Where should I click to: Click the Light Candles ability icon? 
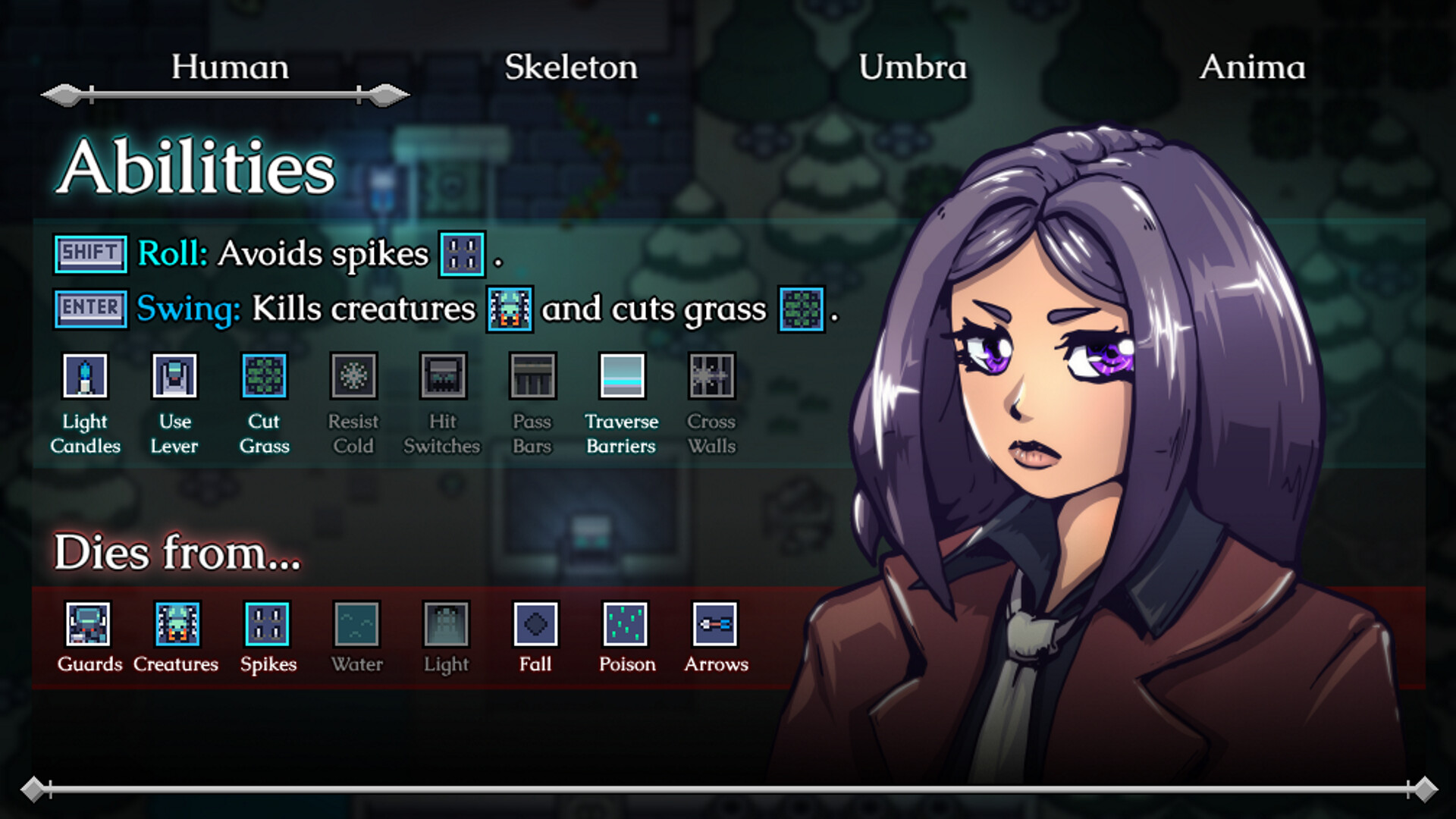[x=86, y=375]
